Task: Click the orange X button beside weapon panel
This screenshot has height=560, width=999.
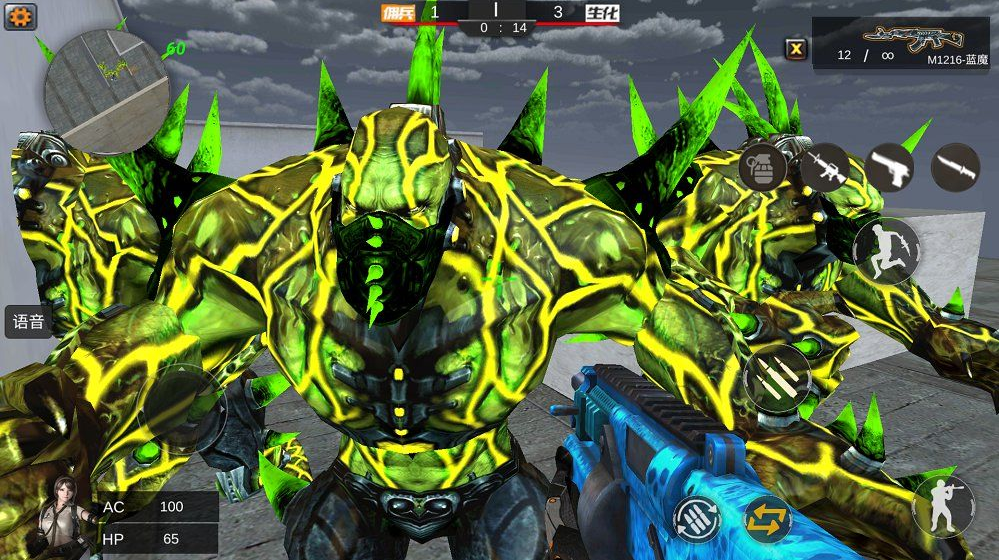Action: pos(795,47)
